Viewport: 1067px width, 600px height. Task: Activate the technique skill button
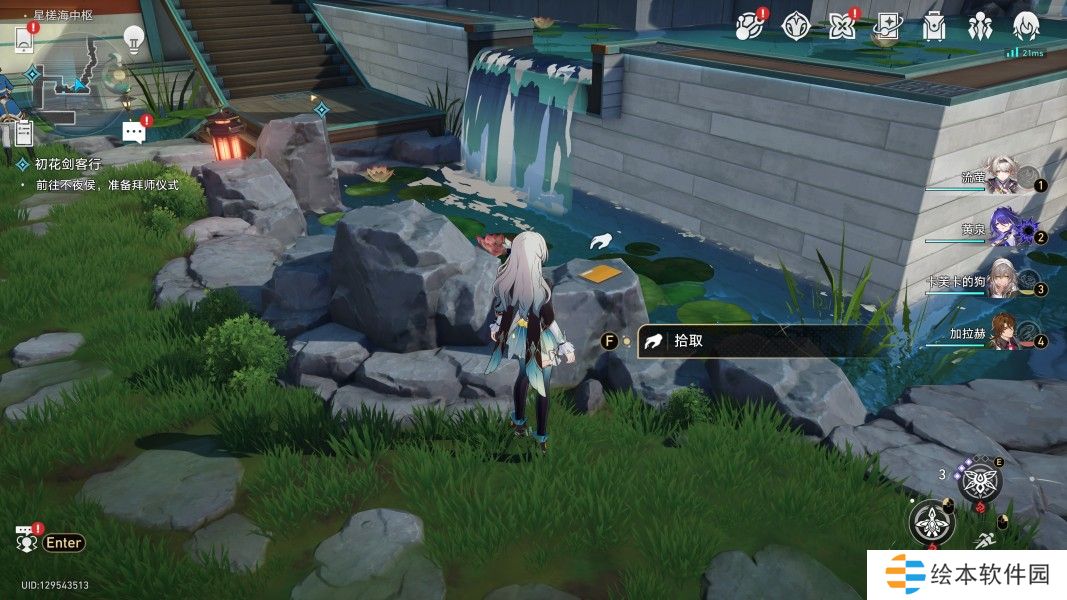(x=980, y=484)
